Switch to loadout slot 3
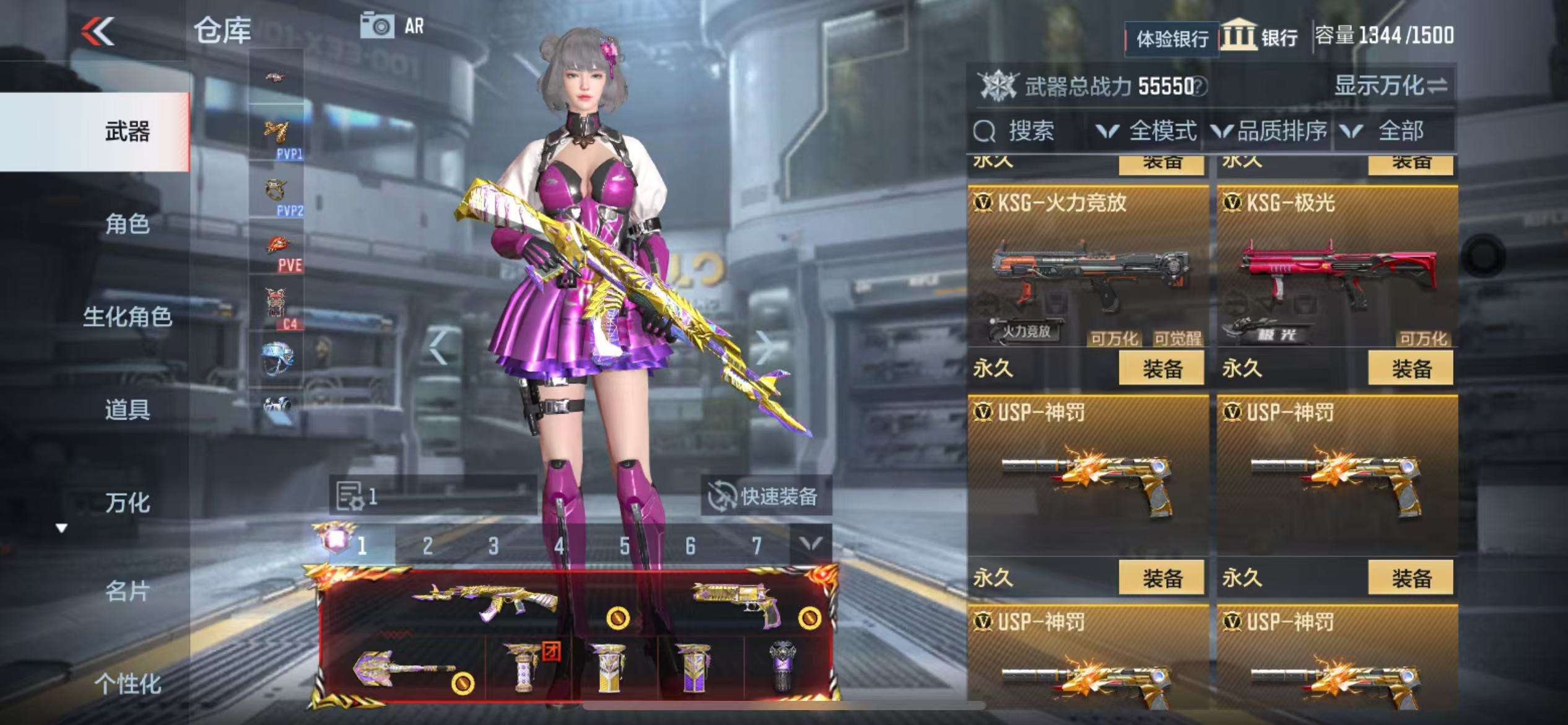 (x=493, y=546)
